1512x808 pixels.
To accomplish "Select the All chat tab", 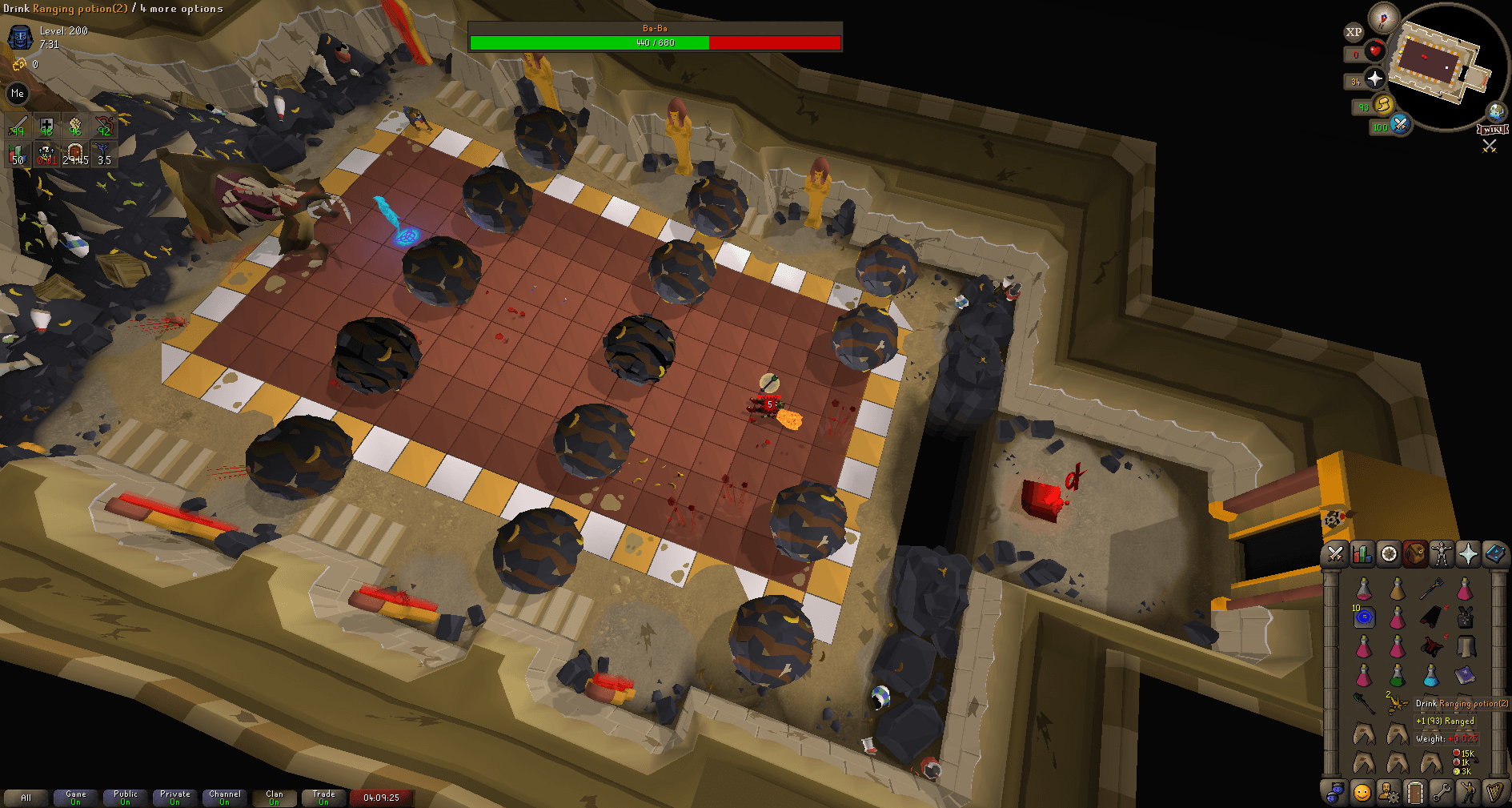I will (26, 797).
